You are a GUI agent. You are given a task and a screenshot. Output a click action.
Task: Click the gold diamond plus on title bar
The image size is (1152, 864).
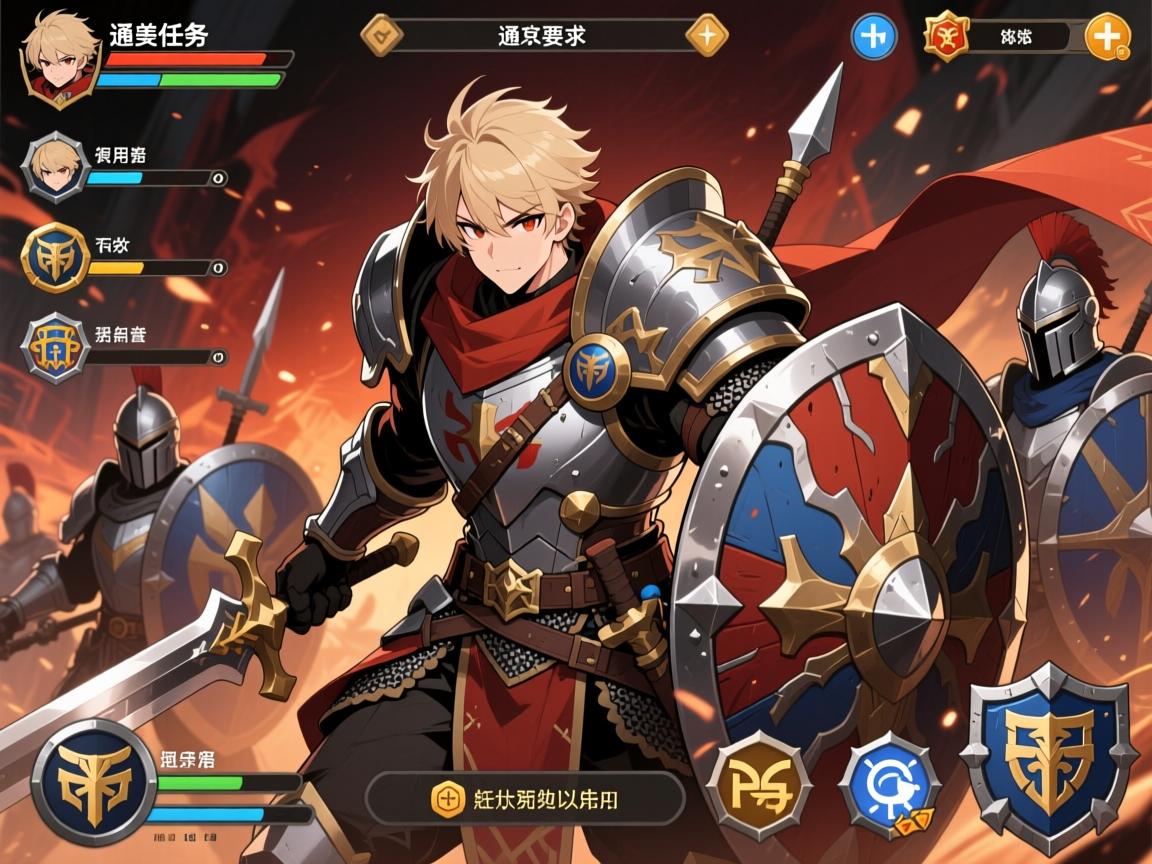[x=706, y=34]
